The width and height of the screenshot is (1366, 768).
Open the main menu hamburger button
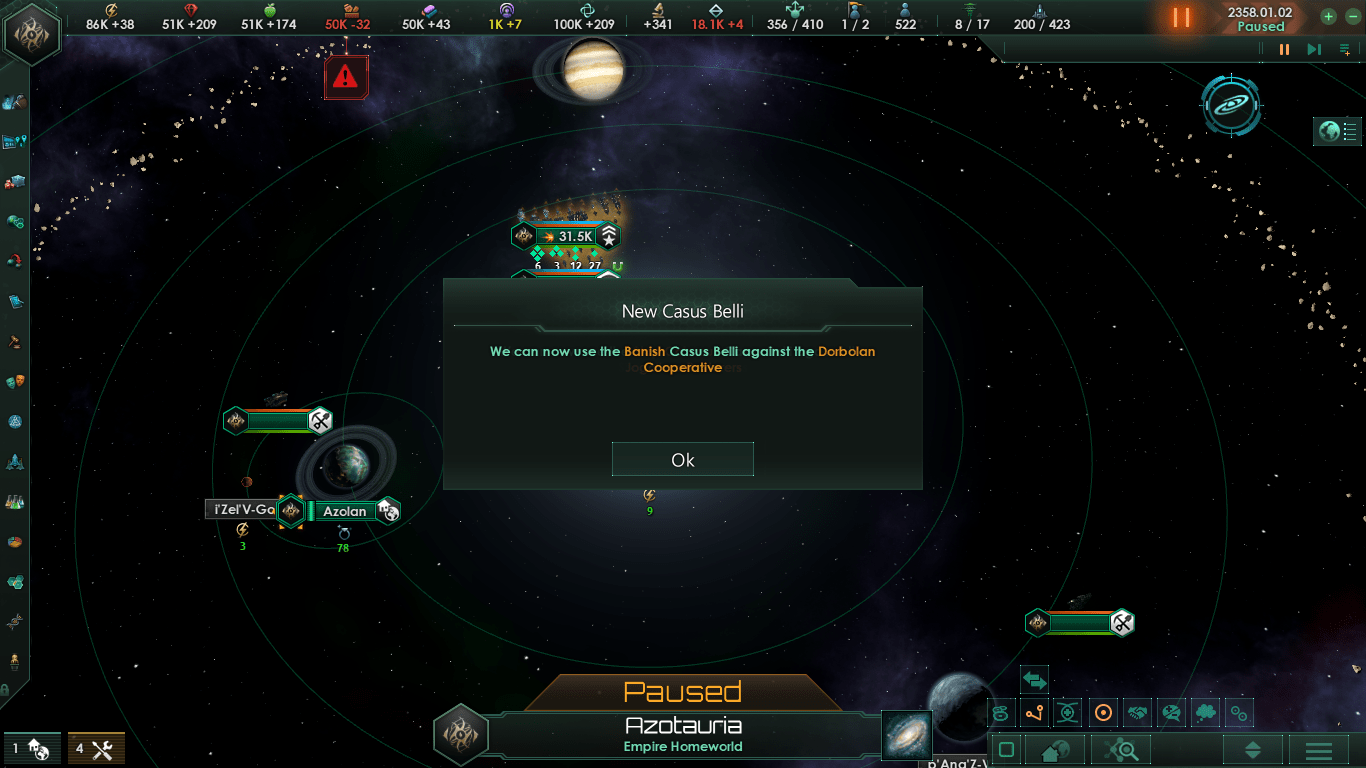point(1319,750)
